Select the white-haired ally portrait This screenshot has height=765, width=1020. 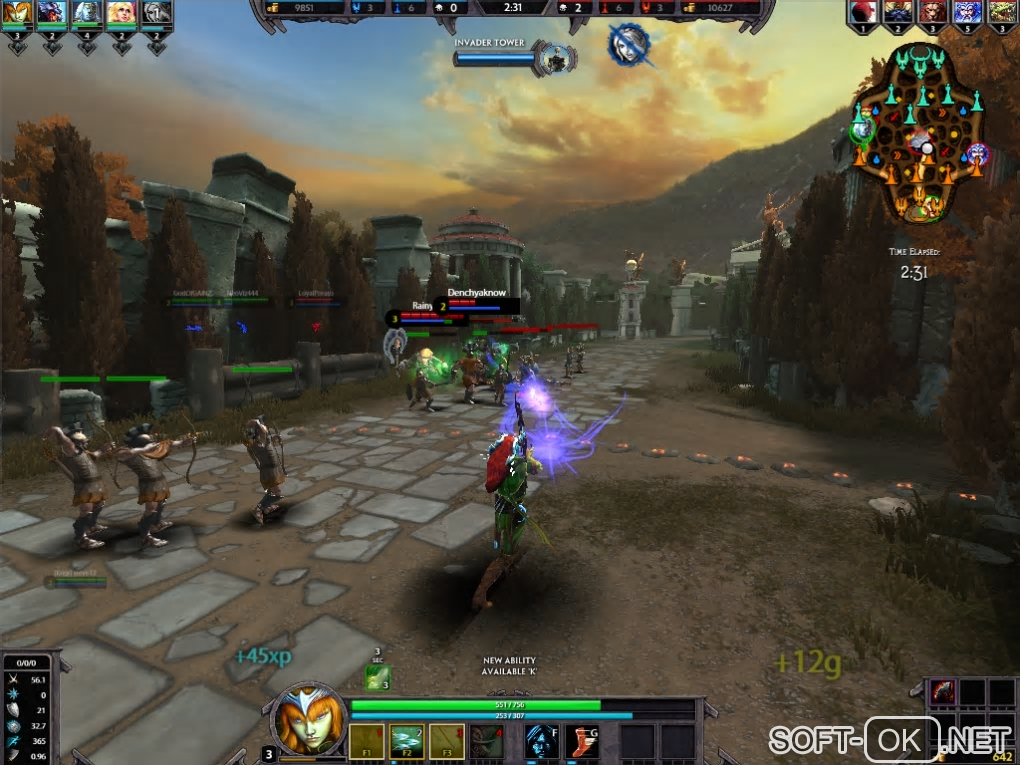pos(86,13)
